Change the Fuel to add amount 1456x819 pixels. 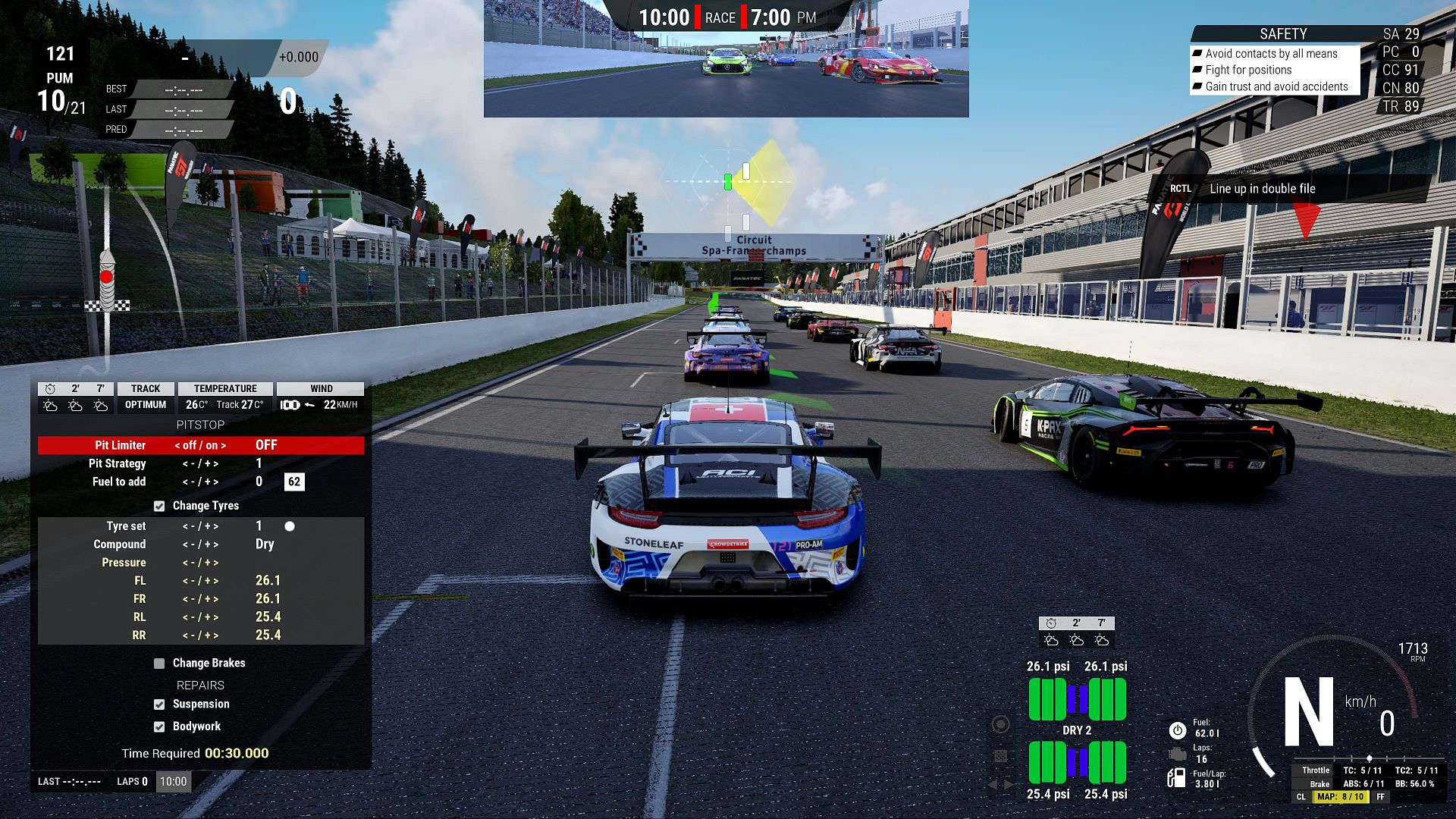click(x=200, y=482)
